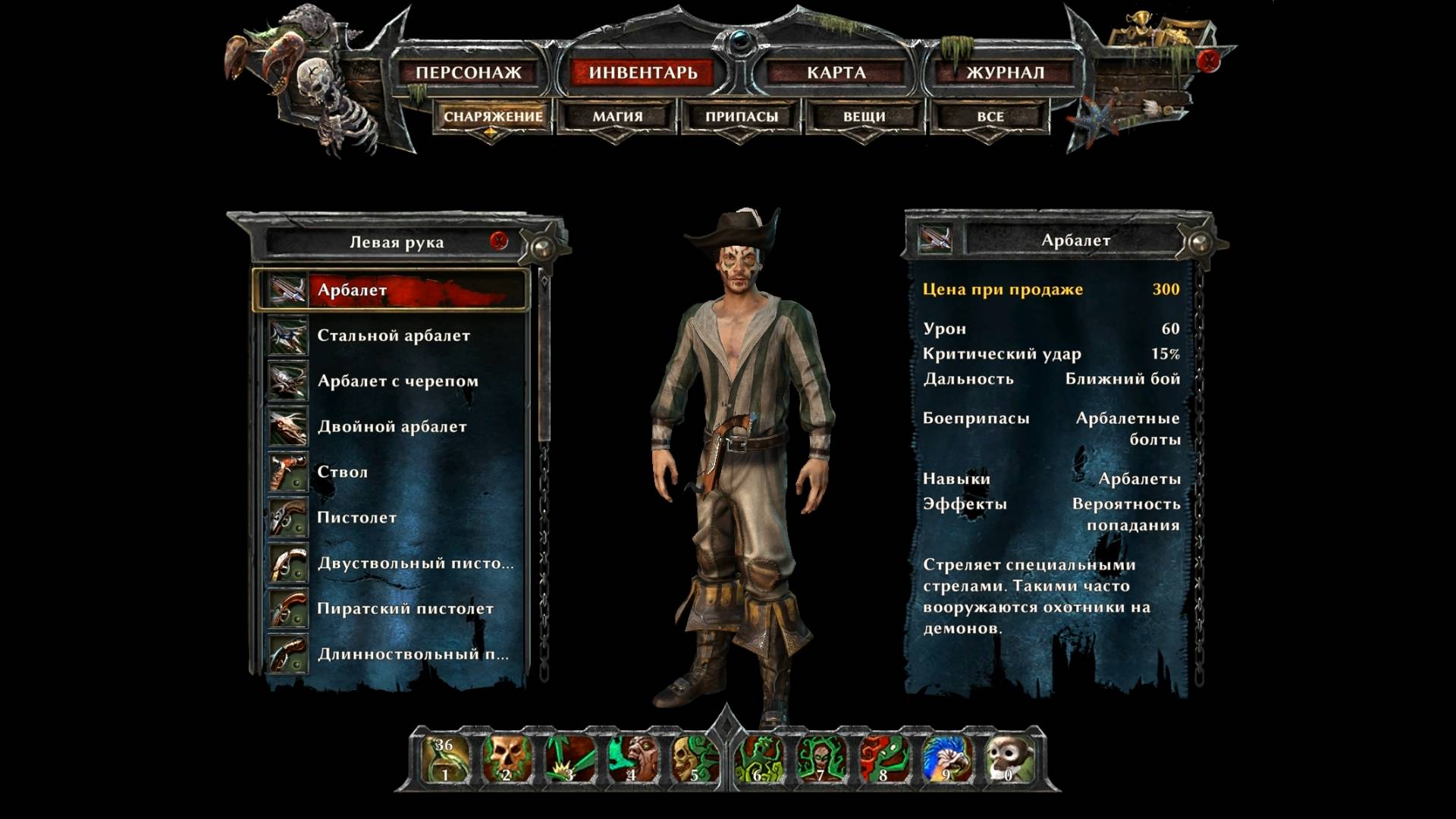Close the Левая рука panel with its red X

498,239
